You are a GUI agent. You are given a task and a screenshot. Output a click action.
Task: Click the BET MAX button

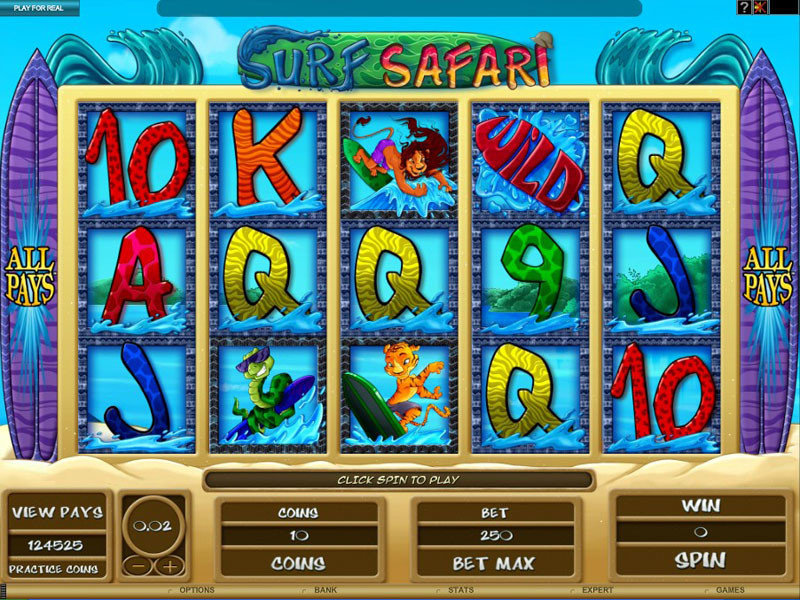(495, 563)
